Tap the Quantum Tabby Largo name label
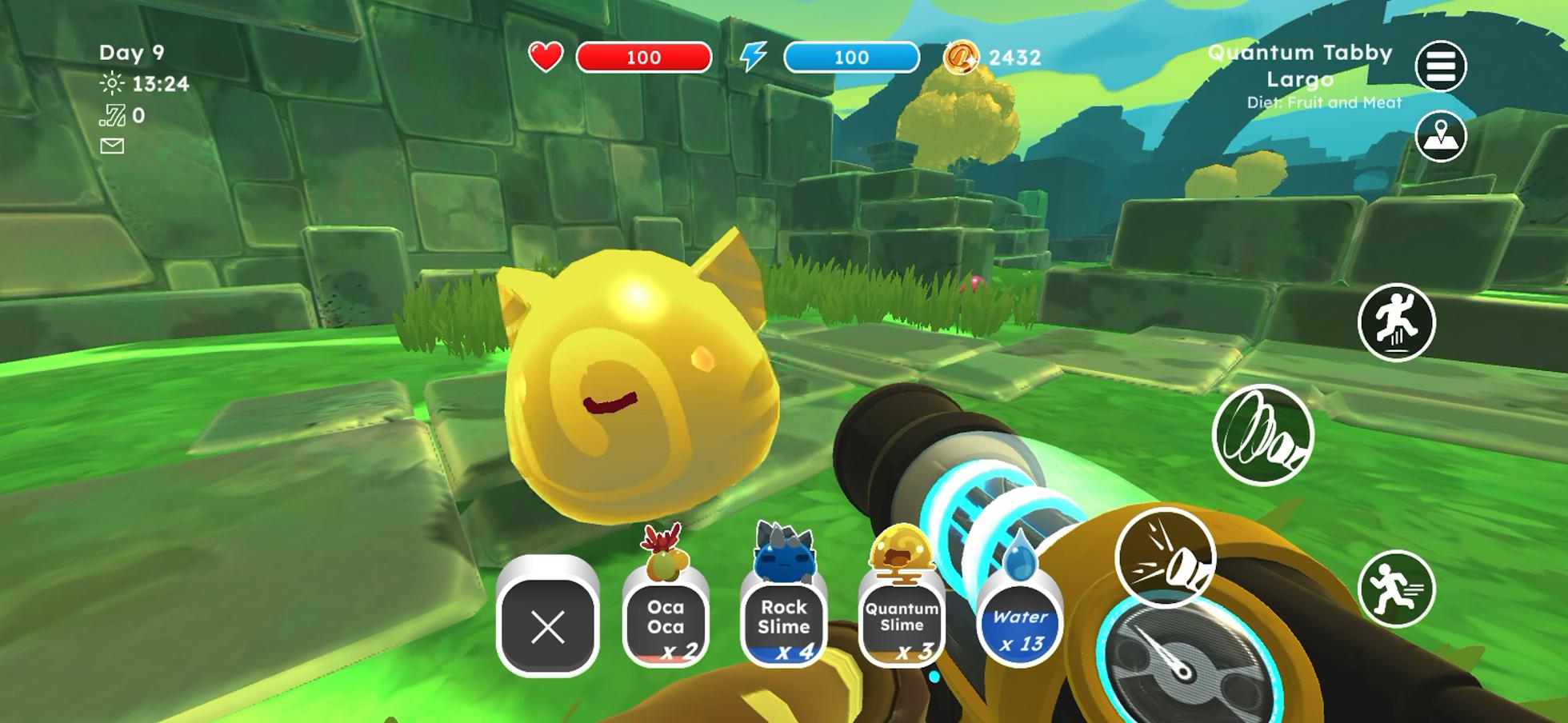Screen dimensions: 1568x723 pos(1300,64)
